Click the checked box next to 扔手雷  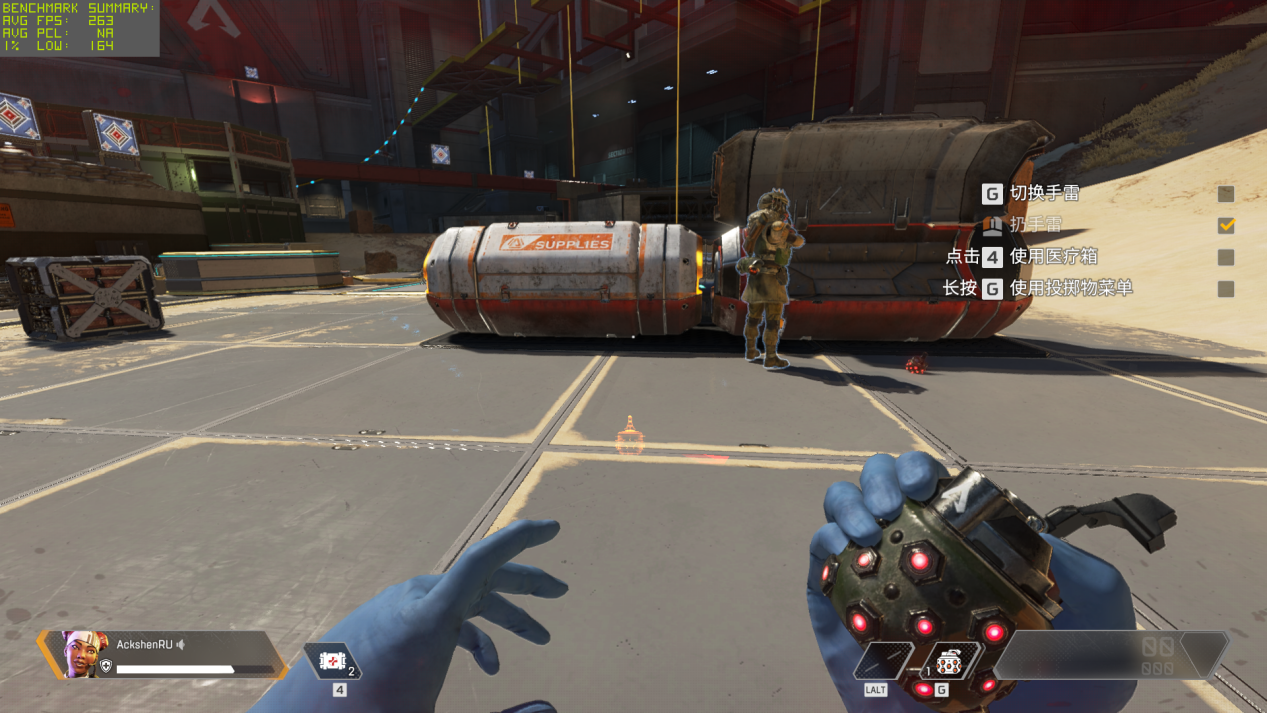click(x=1226, y=225)
